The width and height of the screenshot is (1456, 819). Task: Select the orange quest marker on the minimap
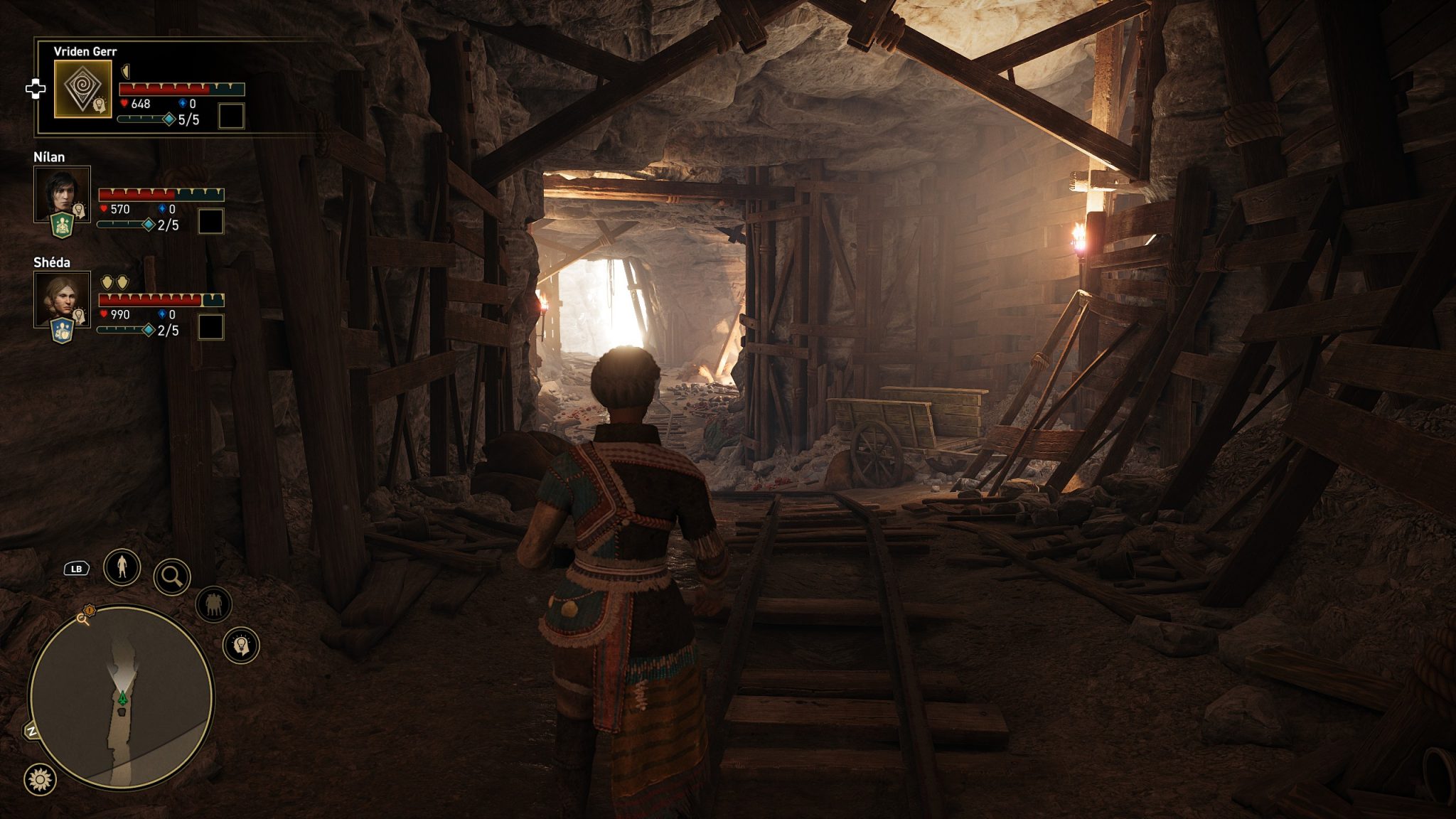pyautogui.click(x=90, y=610)
